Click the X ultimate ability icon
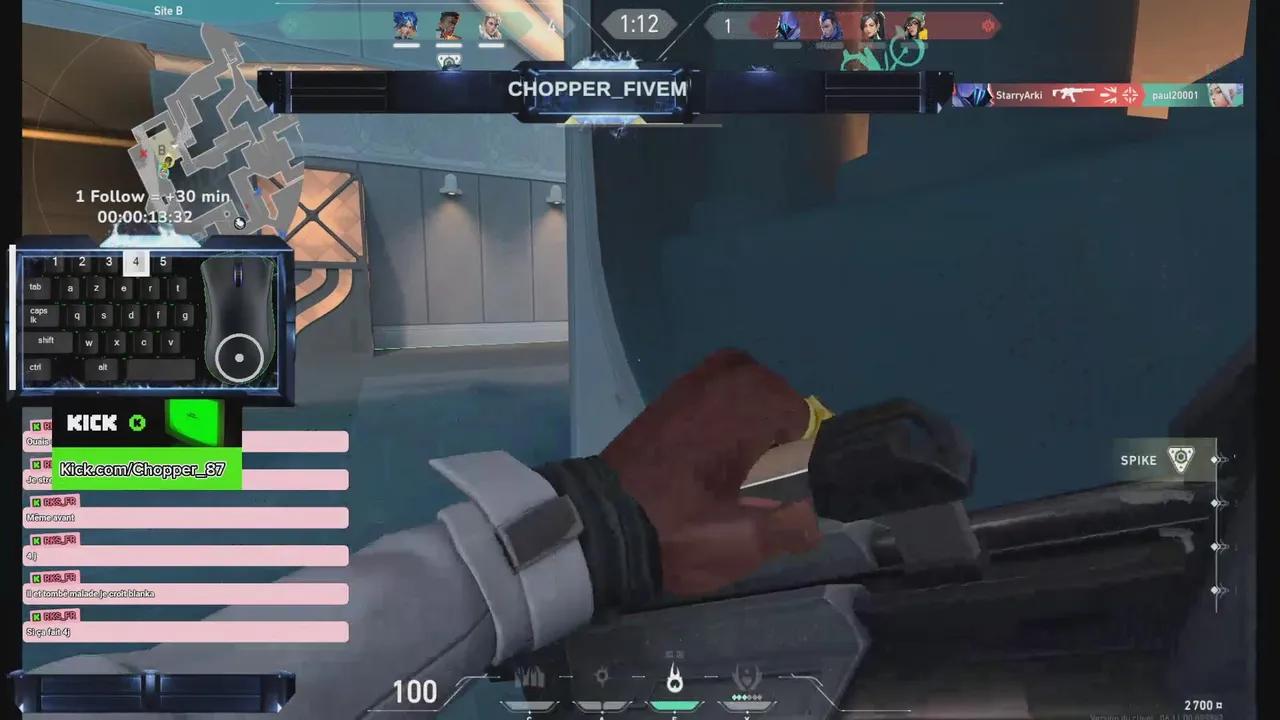Screen dimensions: 1280x720 tap(747, 676)
